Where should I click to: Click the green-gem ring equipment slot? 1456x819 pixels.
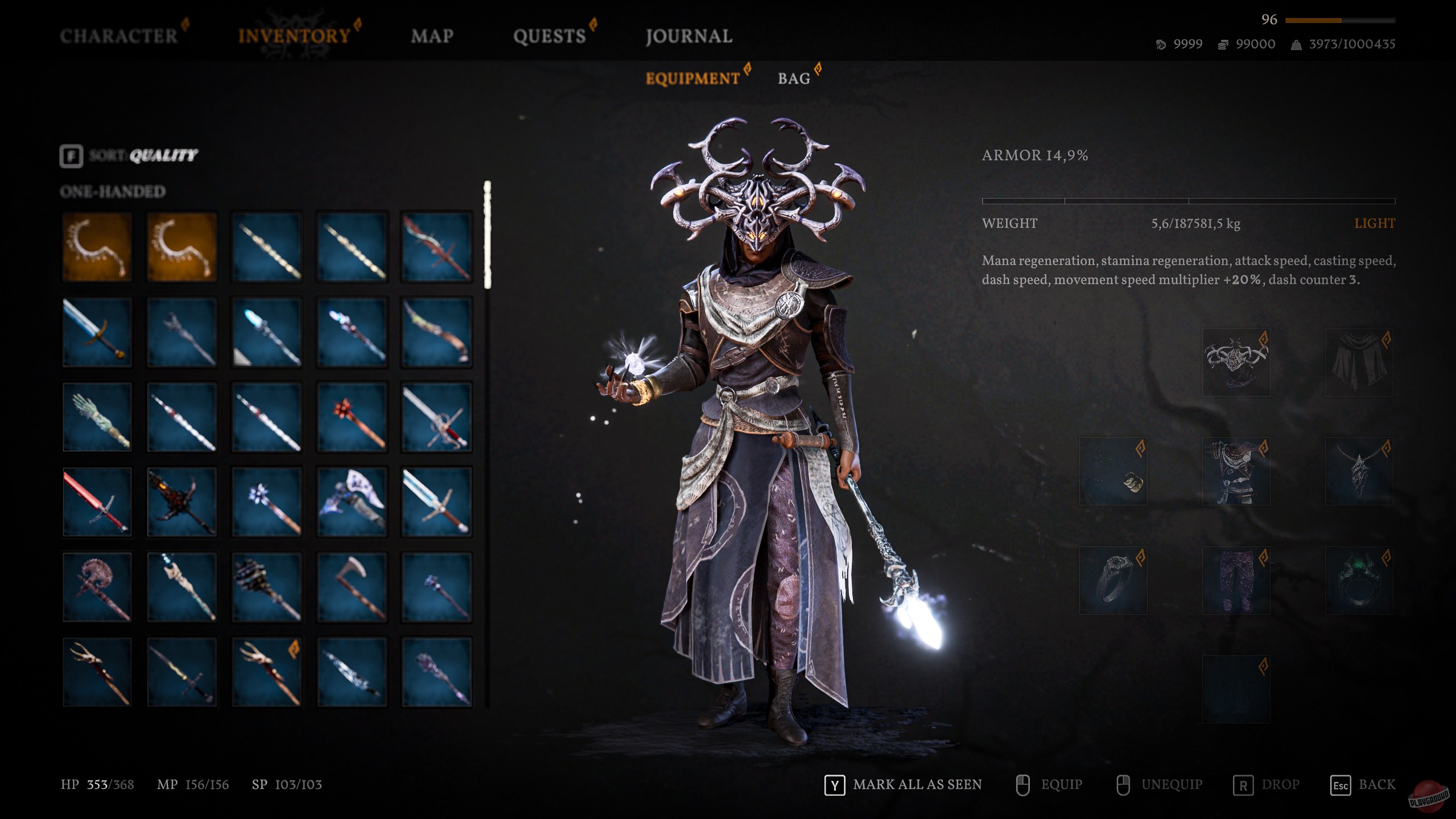click(x=1359, y=581)
